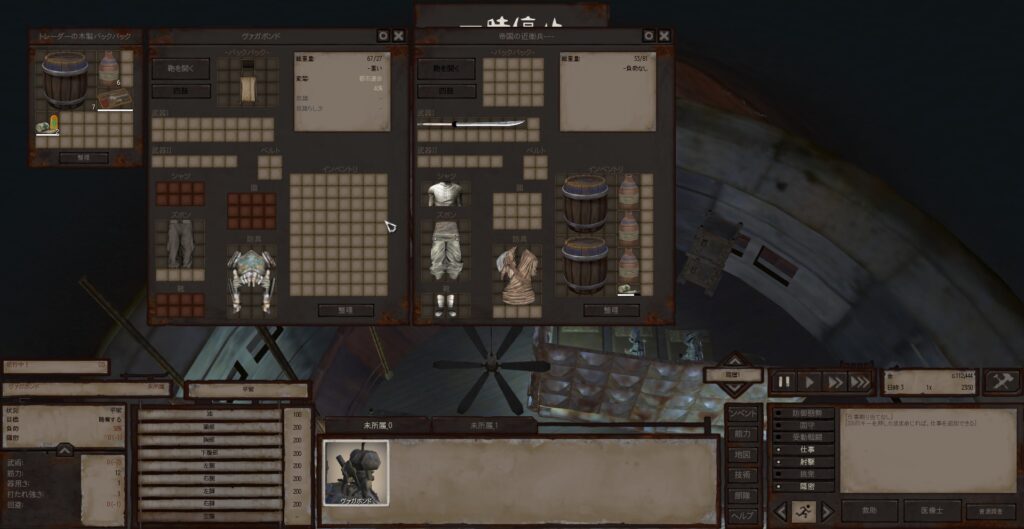The width and height of the screenshot is (1024, 529).
Task: Click the 医療士 medic button
Action: [932, 510]
